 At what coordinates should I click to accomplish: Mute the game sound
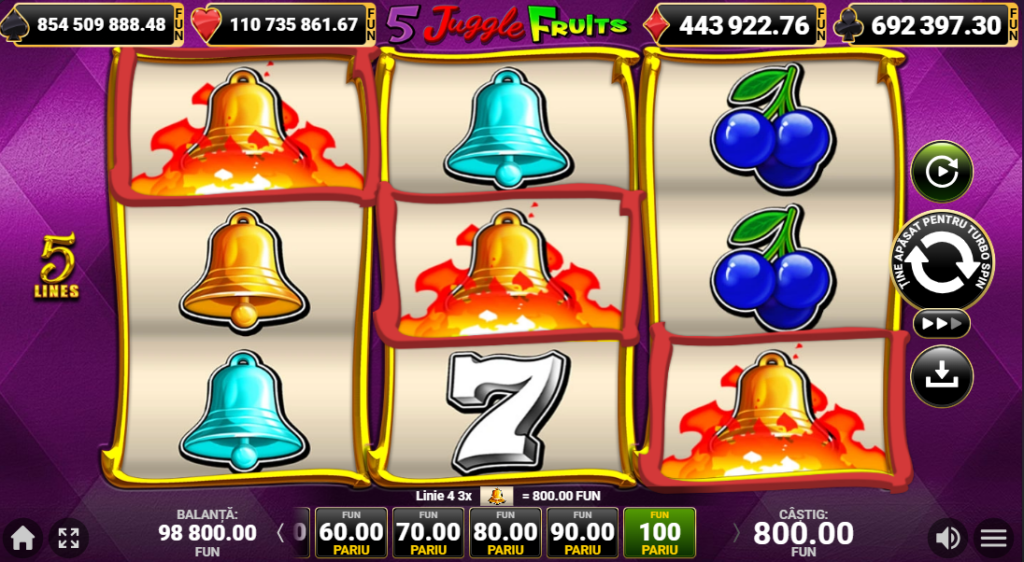(946, 538)
